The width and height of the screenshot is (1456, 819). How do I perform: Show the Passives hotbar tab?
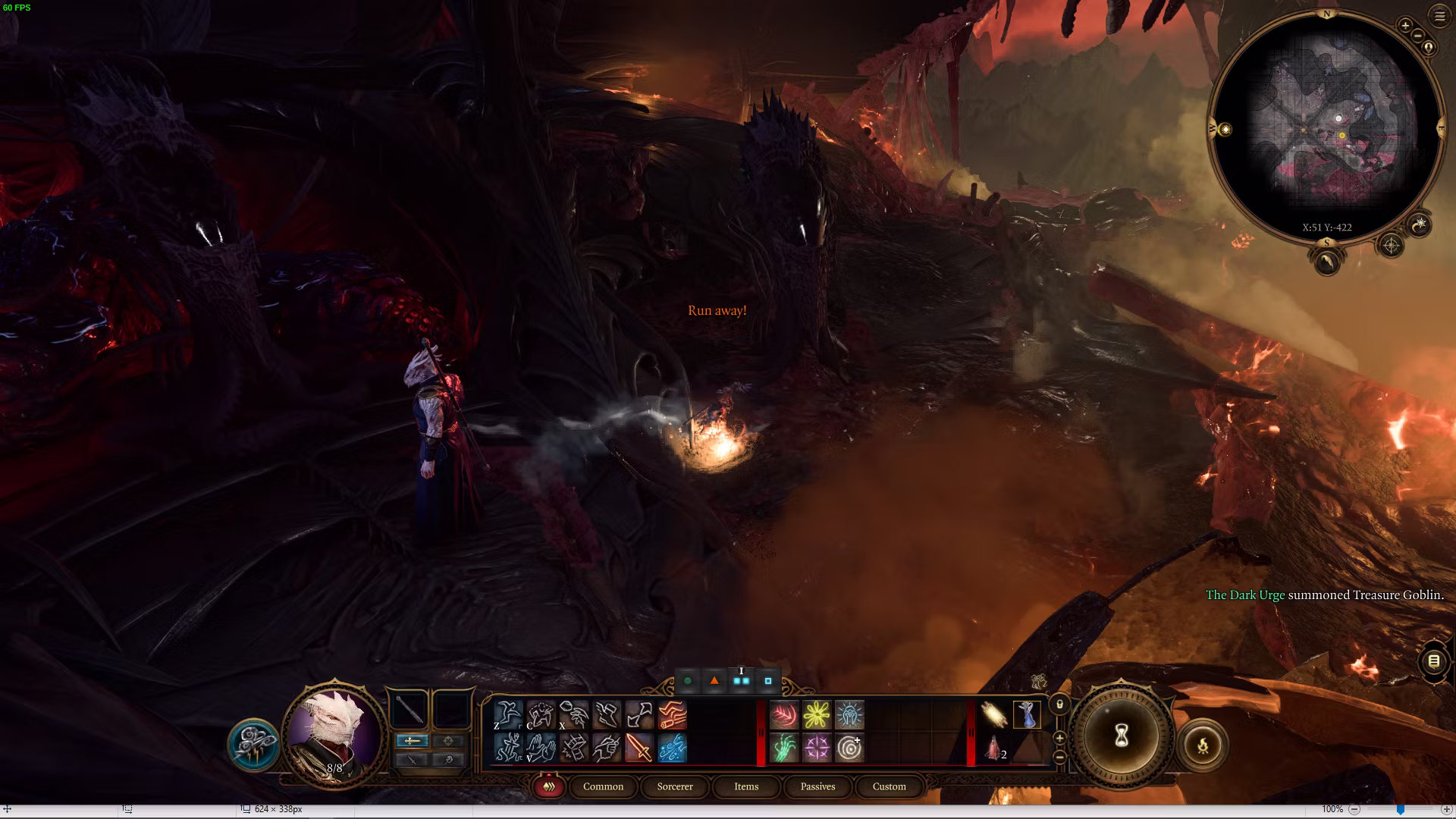[817, 786]
